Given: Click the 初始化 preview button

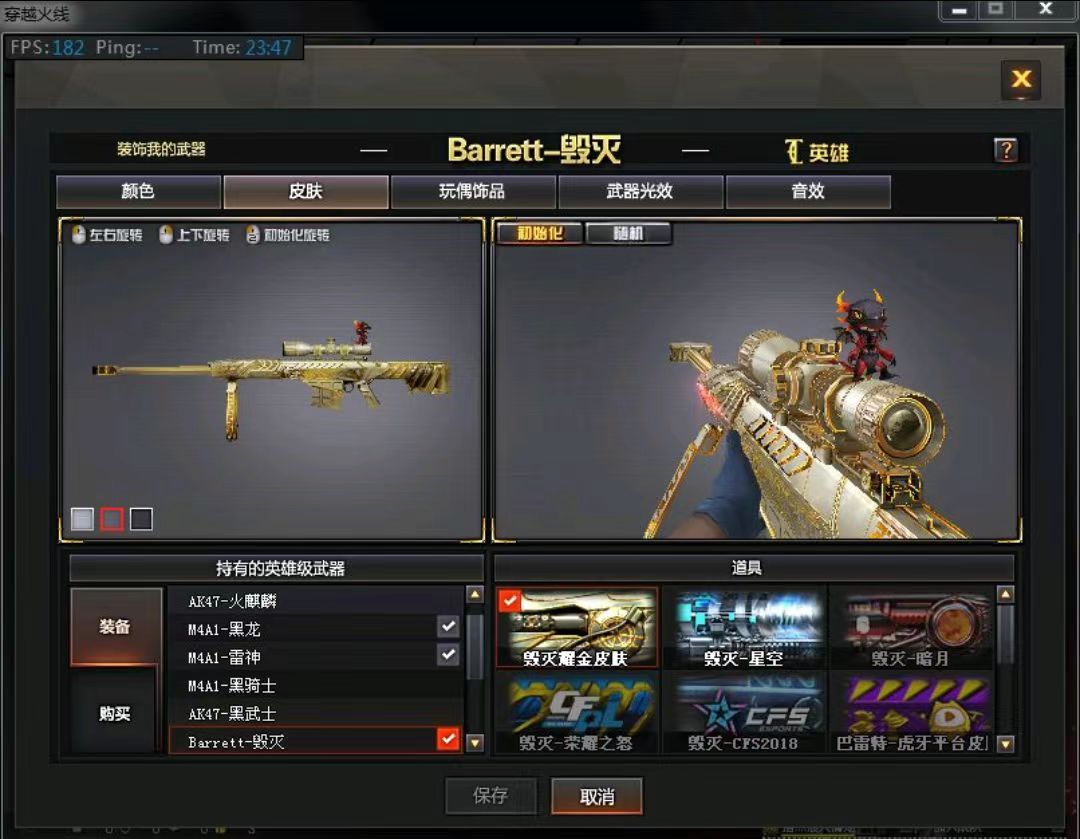Looking at the screenshot, I should [x=539, y=234].
